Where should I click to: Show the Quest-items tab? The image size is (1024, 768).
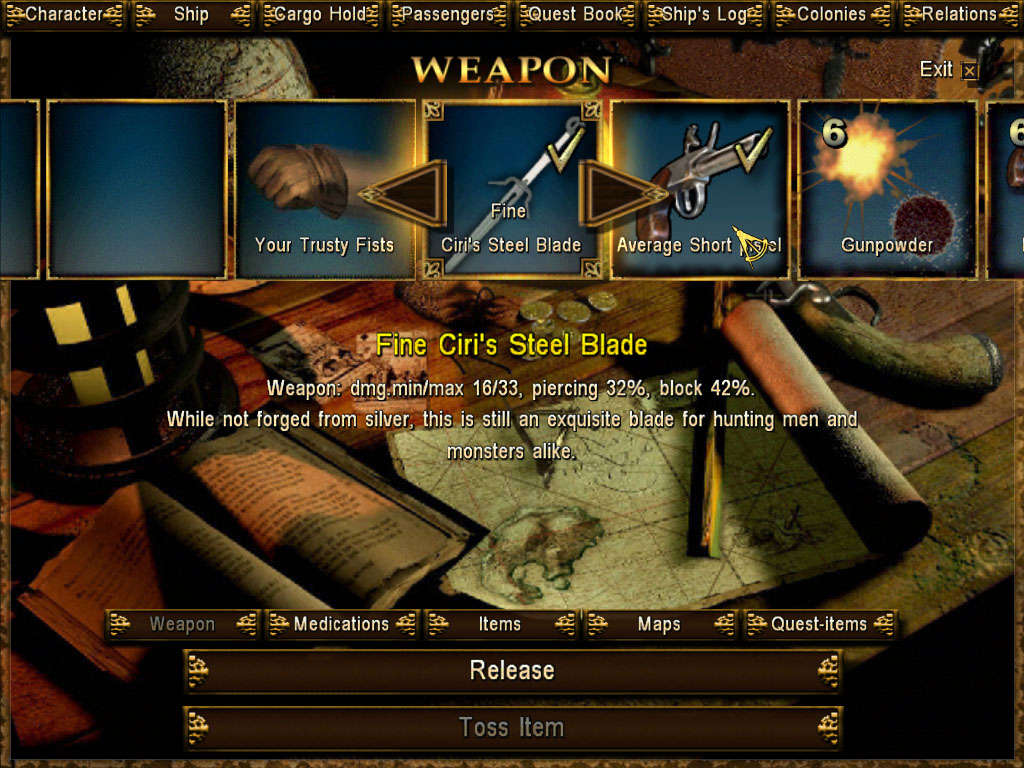(819, 624)
